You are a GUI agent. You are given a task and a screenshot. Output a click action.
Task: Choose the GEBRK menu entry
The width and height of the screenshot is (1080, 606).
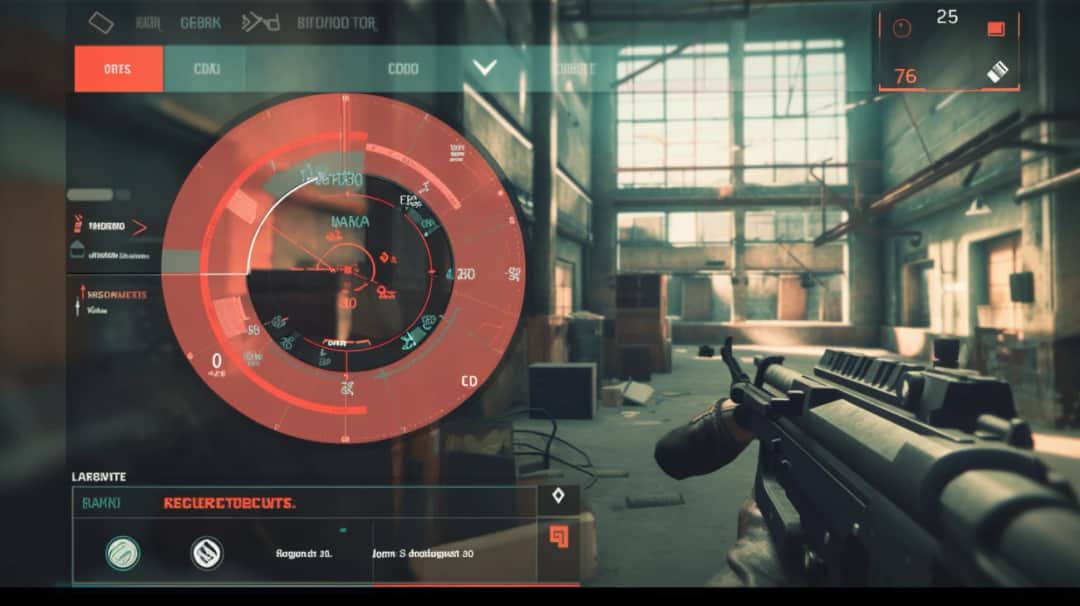point(200,22)
